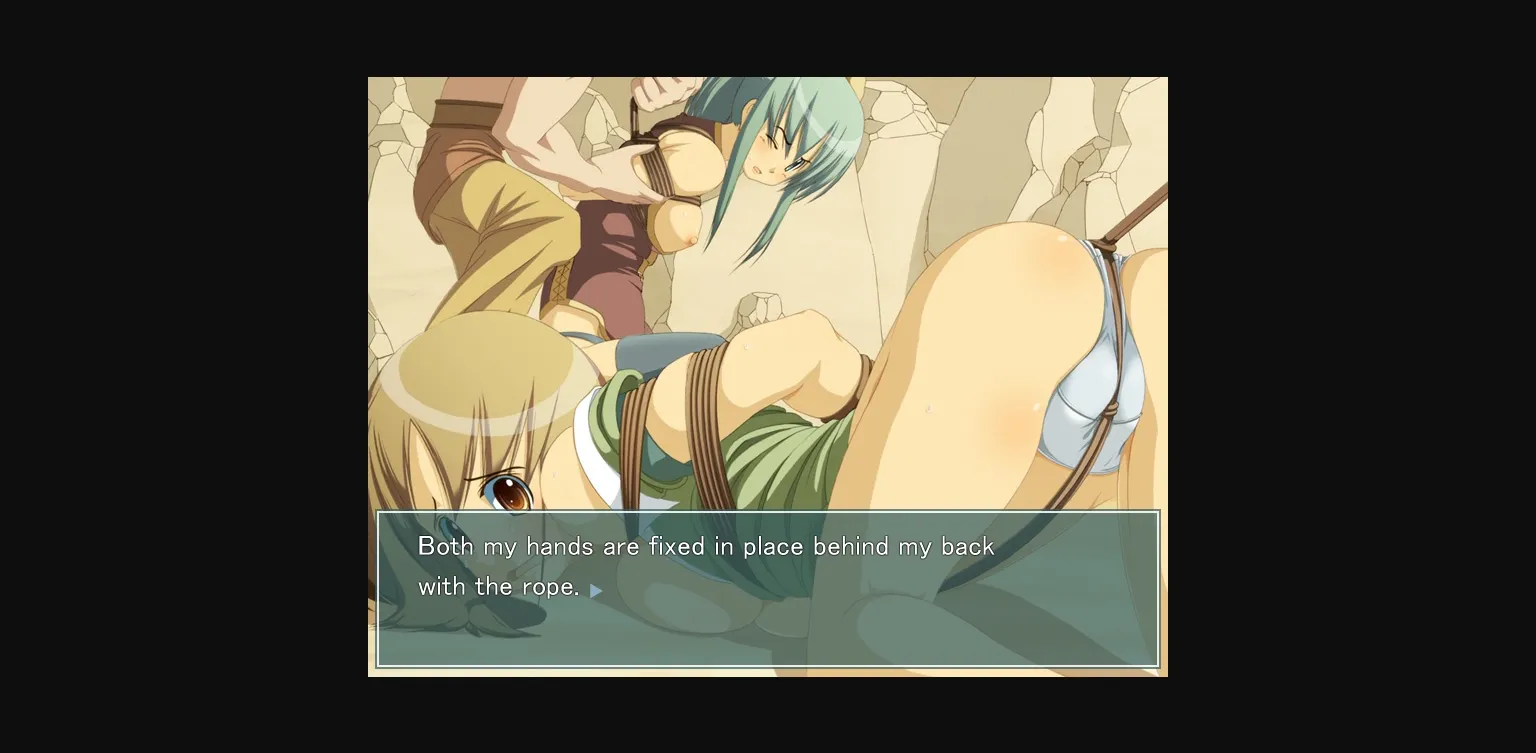Click inside the semi-transparent dialogue panel
This screenshot has height=753, width=1536.
point(900,630)
